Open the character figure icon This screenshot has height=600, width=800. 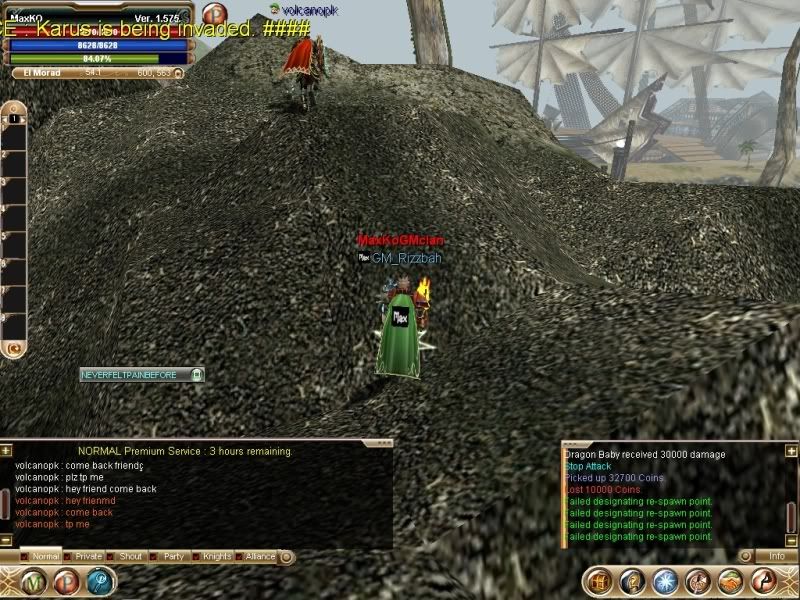tap(698, 580)
